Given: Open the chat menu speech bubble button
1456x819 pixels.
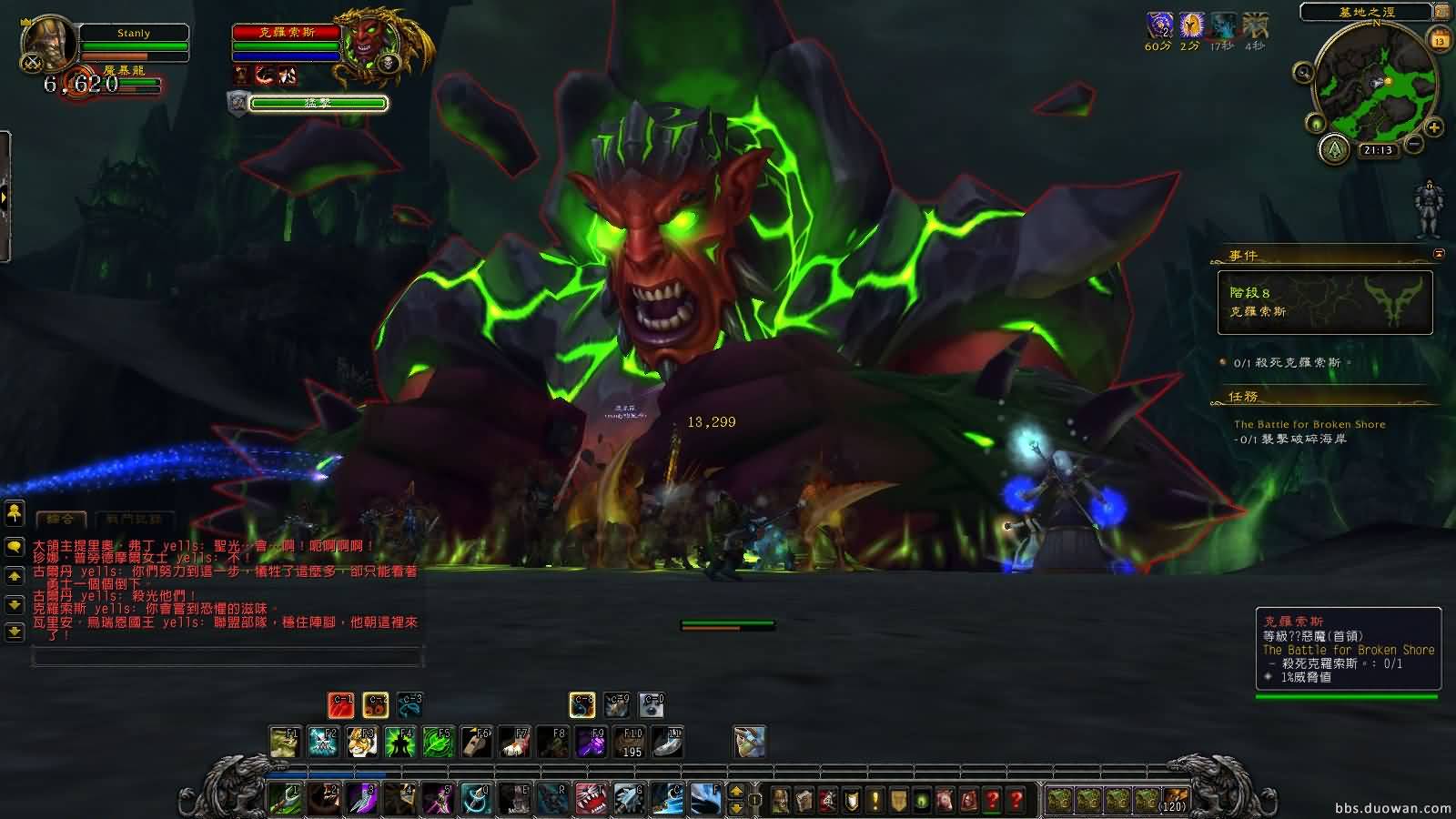Looking at the screenshot, I should point(14,547).
